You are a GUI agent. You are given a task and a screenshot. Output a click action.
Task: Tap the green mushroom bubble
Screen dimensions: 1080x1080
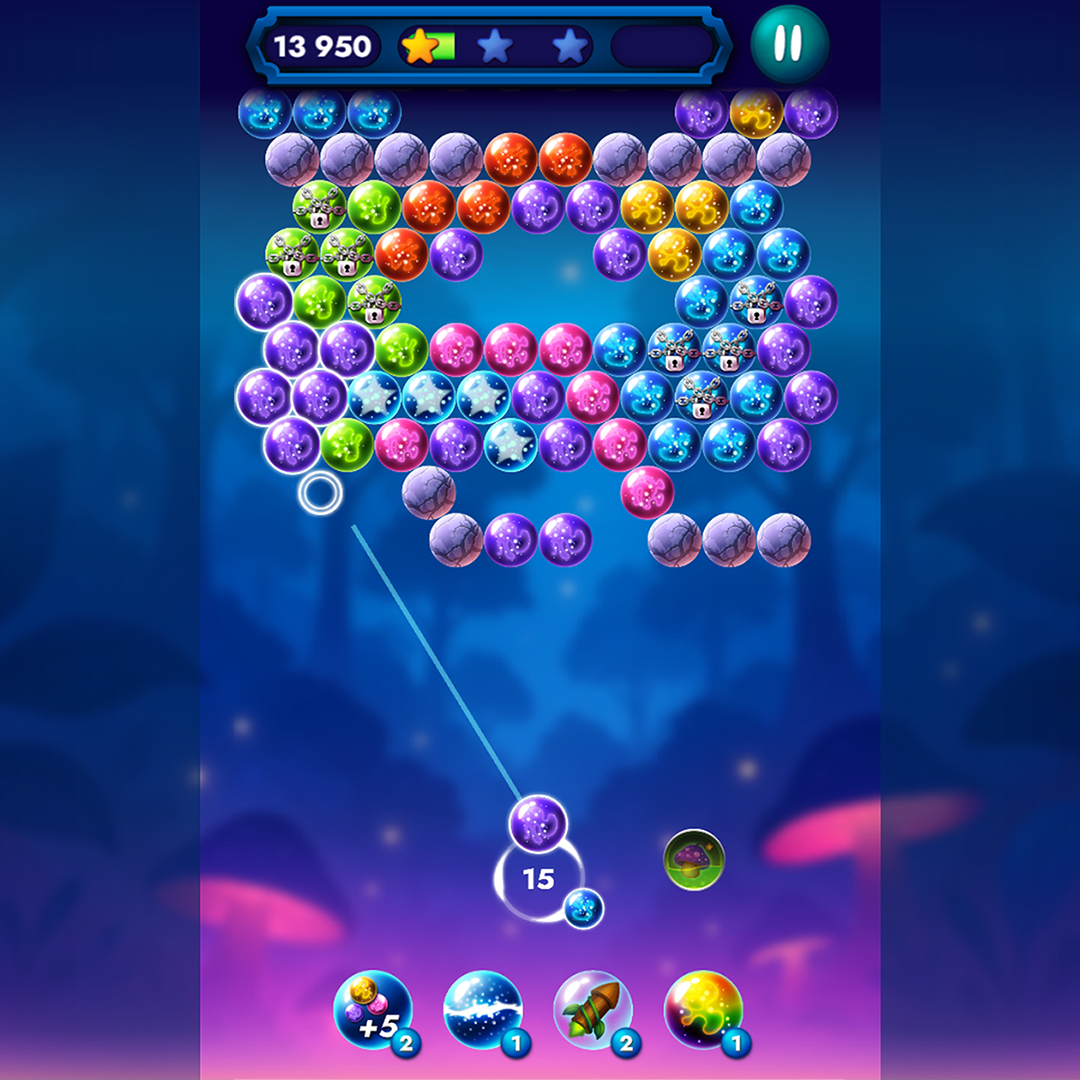[694, 859]
